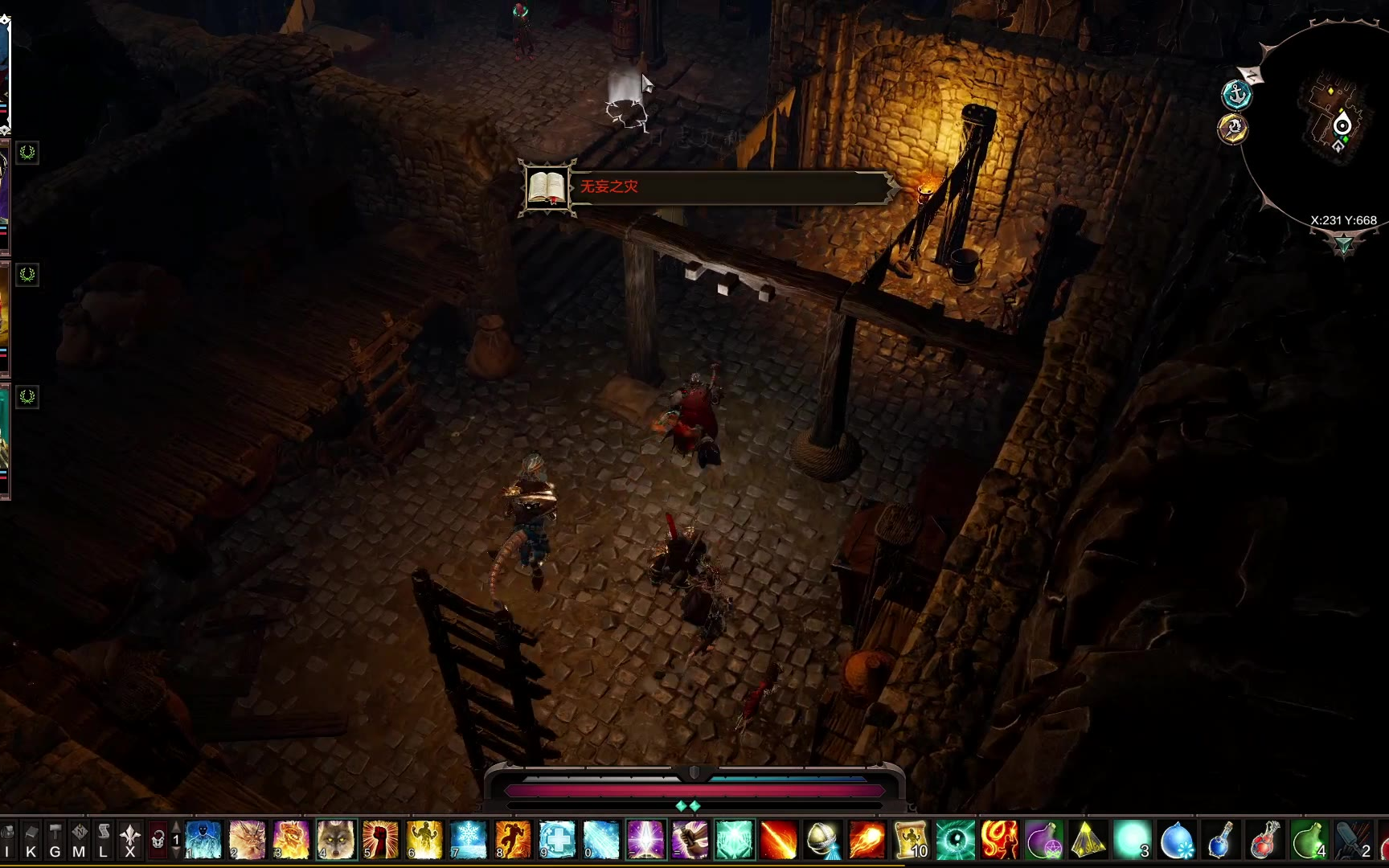Screen dimensions: 1389x868
Task: Open the journal with the L button
Action: (103, 840)
